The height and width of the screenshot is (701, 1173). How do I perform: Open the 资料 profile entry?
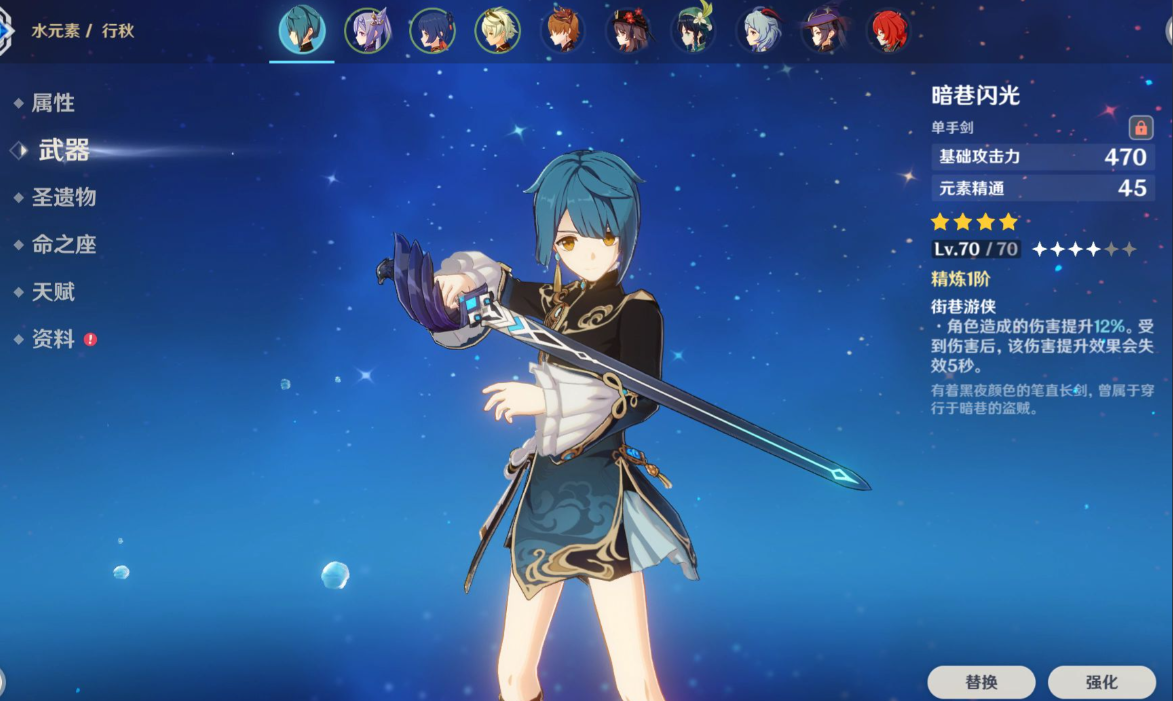pos(53,339)
